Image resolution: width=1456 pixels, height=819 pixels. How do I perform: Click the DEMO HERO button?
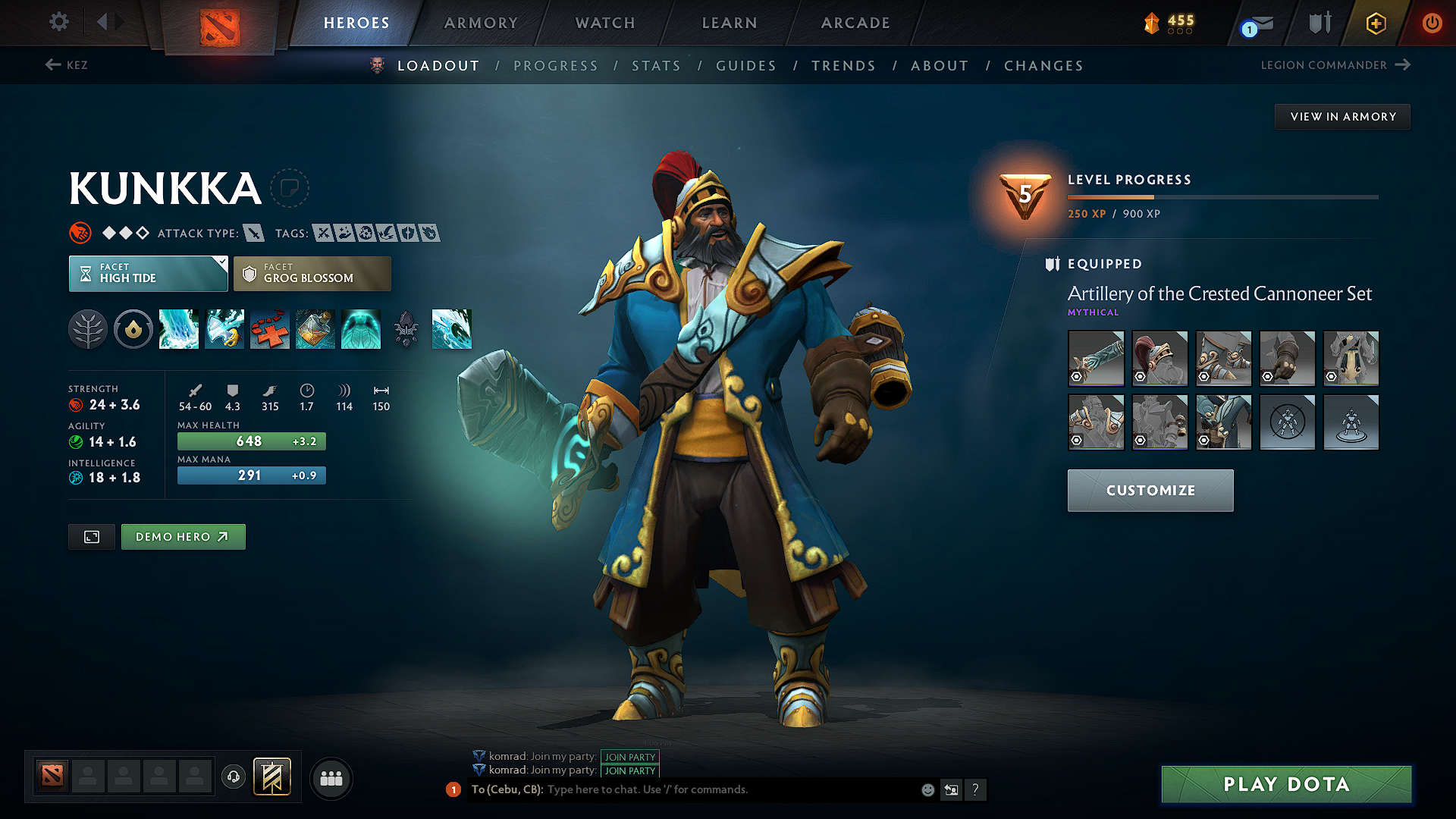(x=183, y=536)
